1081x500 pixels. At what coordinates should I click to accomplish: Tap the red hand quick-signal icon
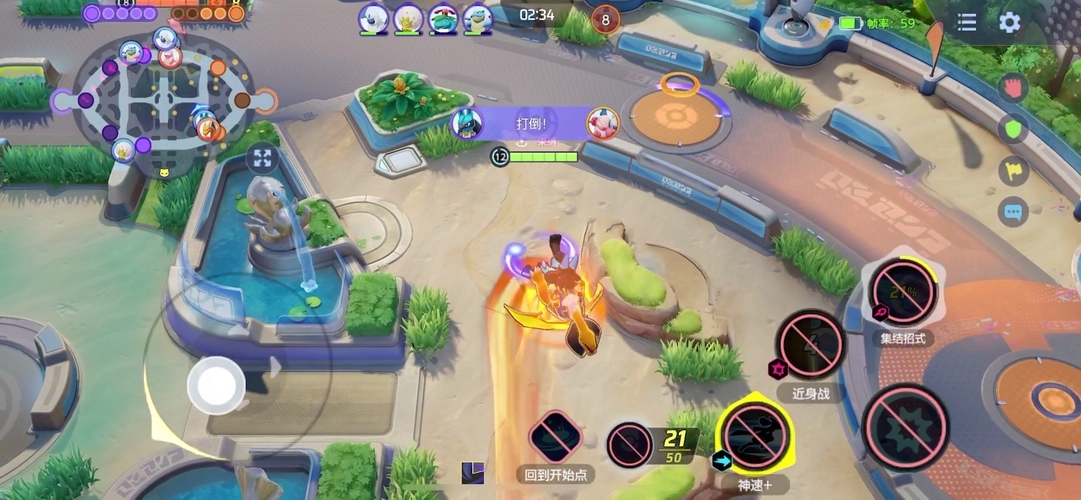1014,87
